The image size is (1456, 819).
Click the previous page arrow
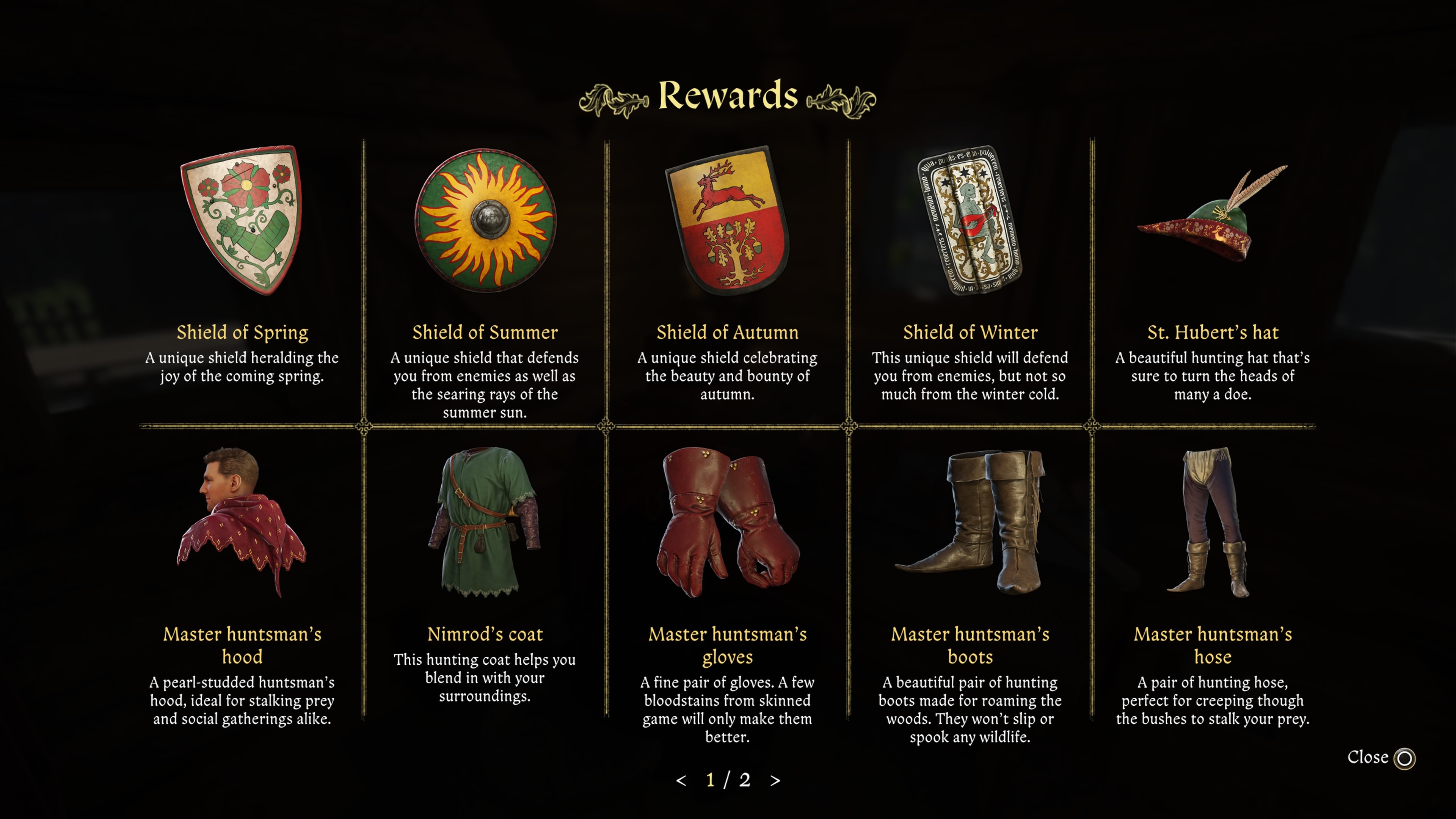click(x=681, y=781)
